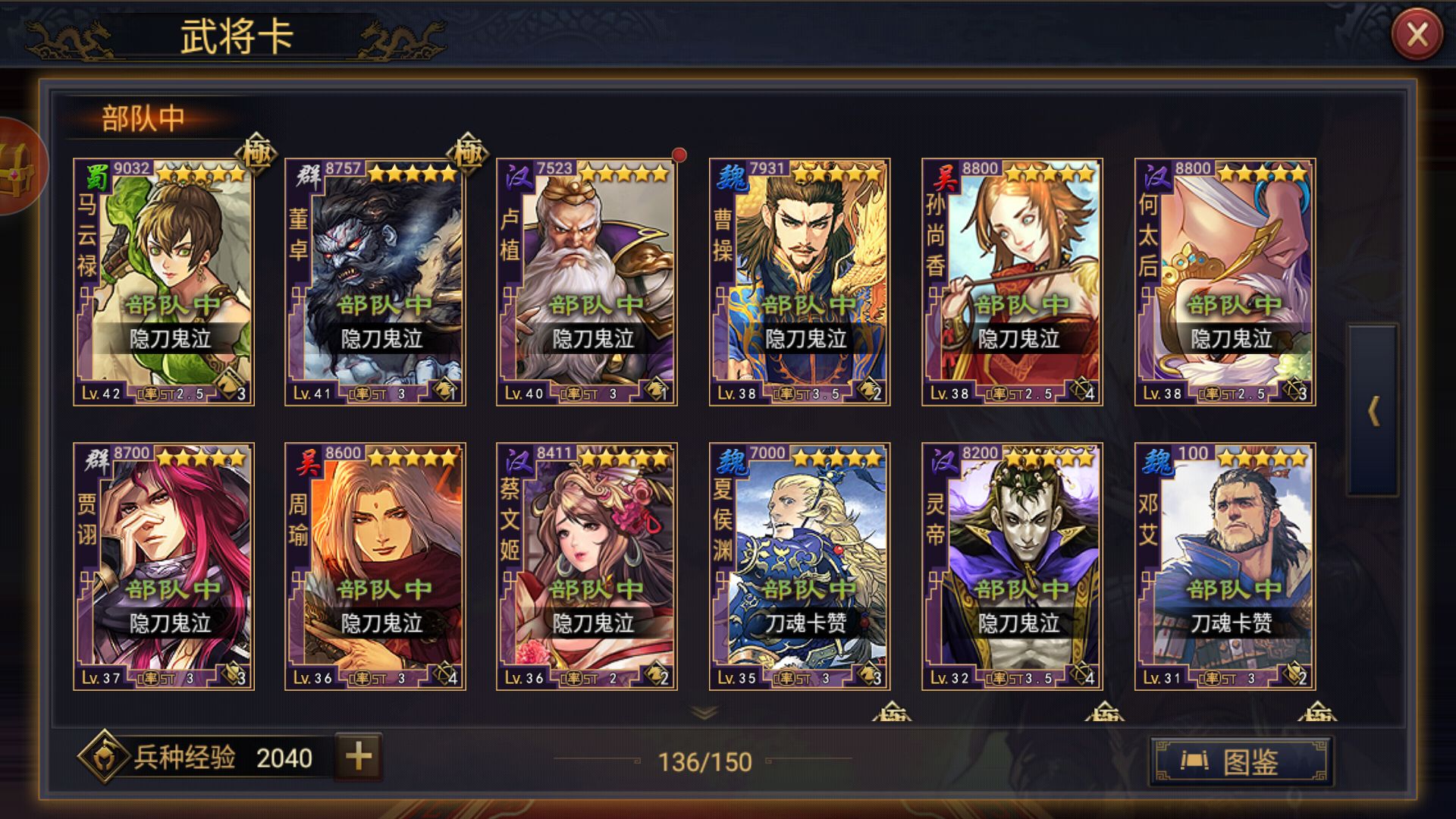The image size is (1456, 819).
Task: Pick the 夏侯渊 general card
Action: [799, 566]
